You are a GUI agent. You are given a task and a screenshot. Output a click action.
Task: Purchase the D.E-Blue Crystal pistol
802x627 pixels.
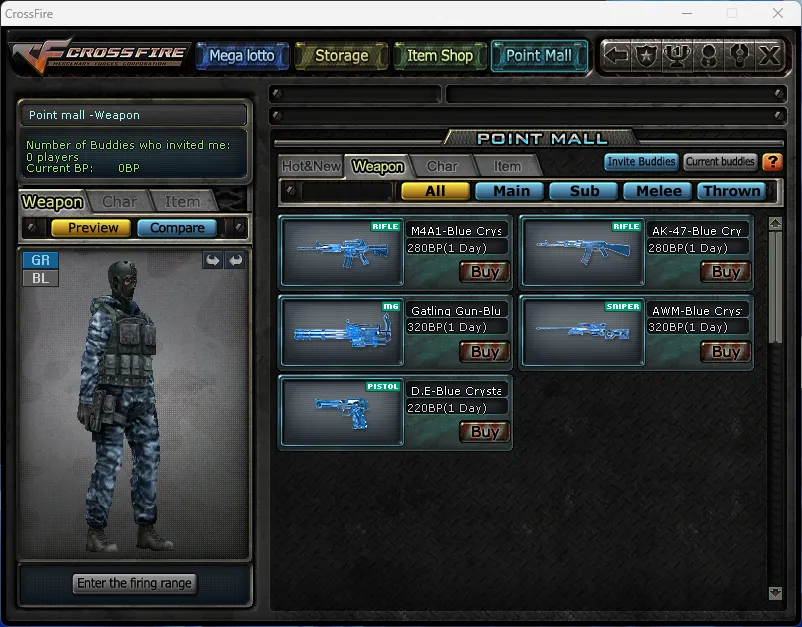click(484, 432)
